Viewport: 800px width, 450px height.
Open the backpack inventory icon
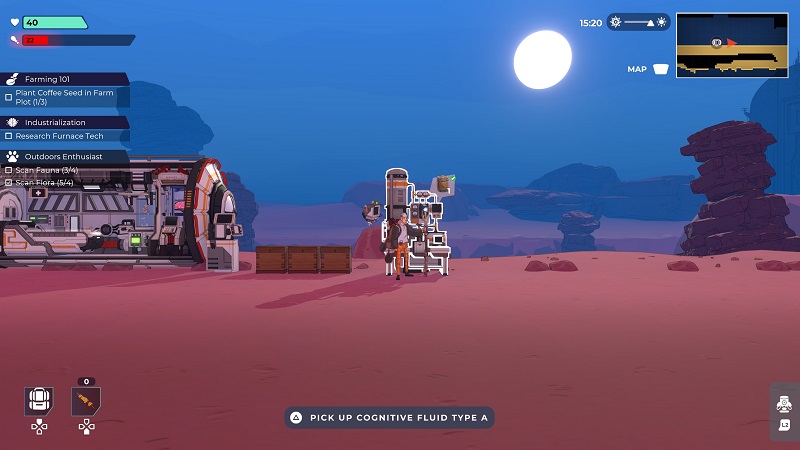click(39, 402)
